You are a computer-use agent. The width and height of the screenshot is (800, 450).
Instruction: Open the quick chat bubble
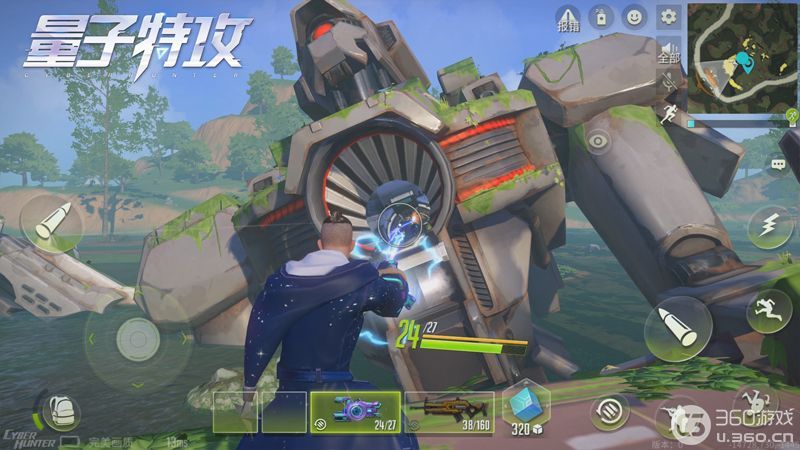point(779,163)
